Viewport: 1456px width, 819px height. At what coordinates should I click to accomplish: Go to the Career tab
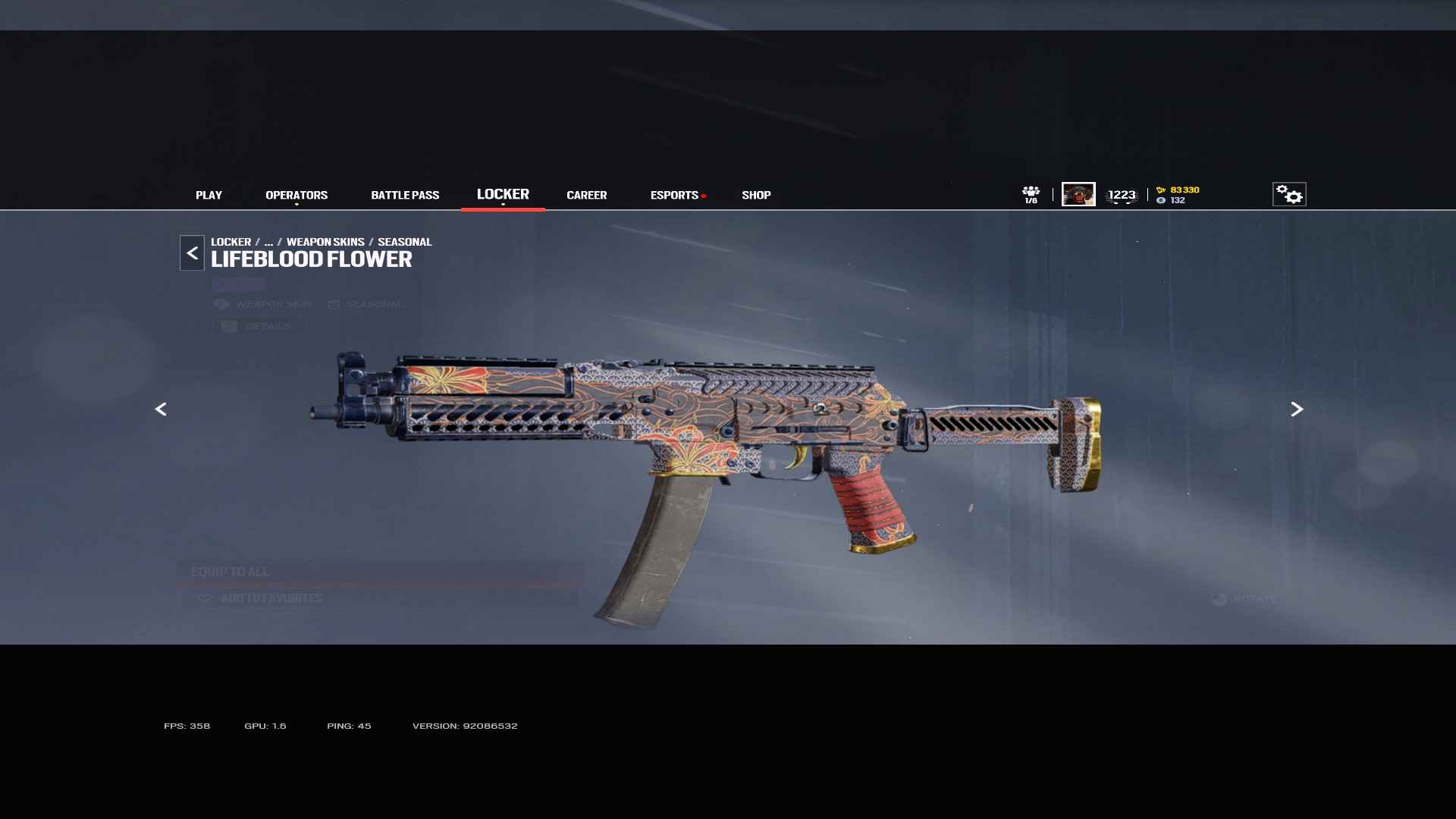pyautogui.click(x=586, y=195)
